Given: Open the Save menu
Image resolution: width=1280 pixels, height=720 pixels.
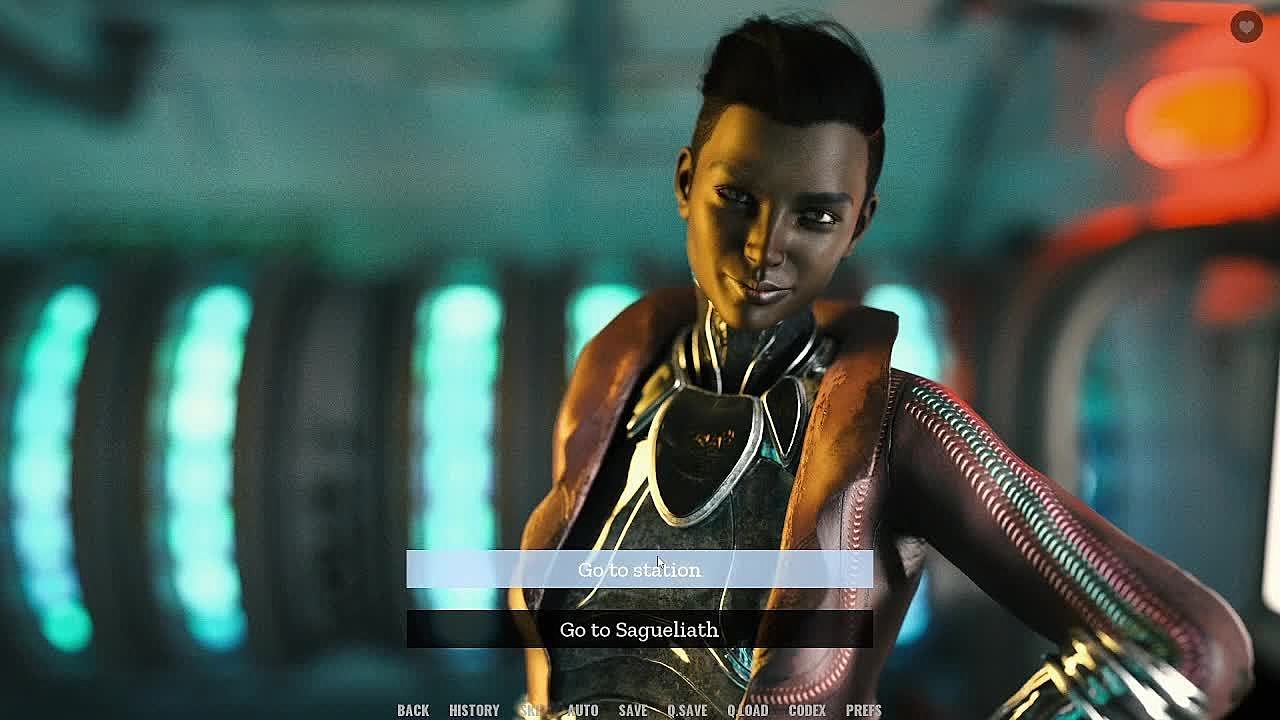Looking at the screenshot, I should (632, 710).
